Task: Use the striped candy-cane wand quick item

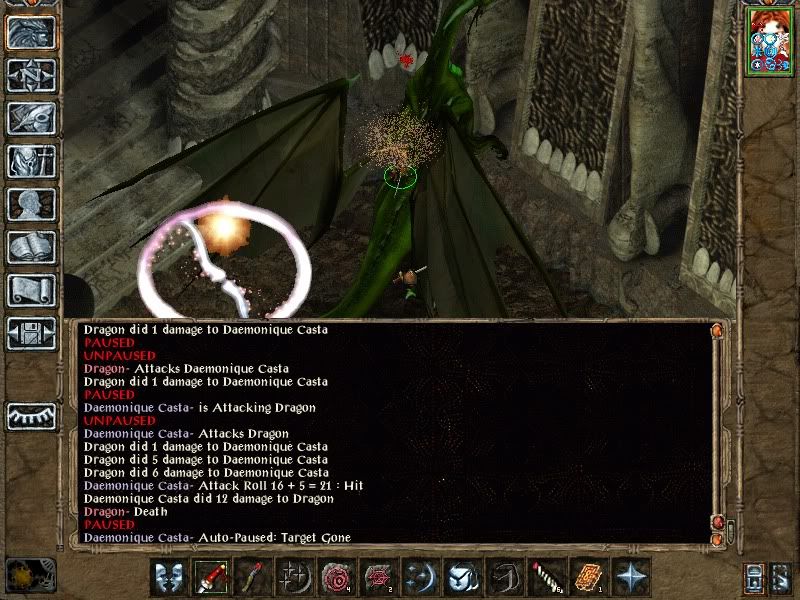Action: [545, 577]
